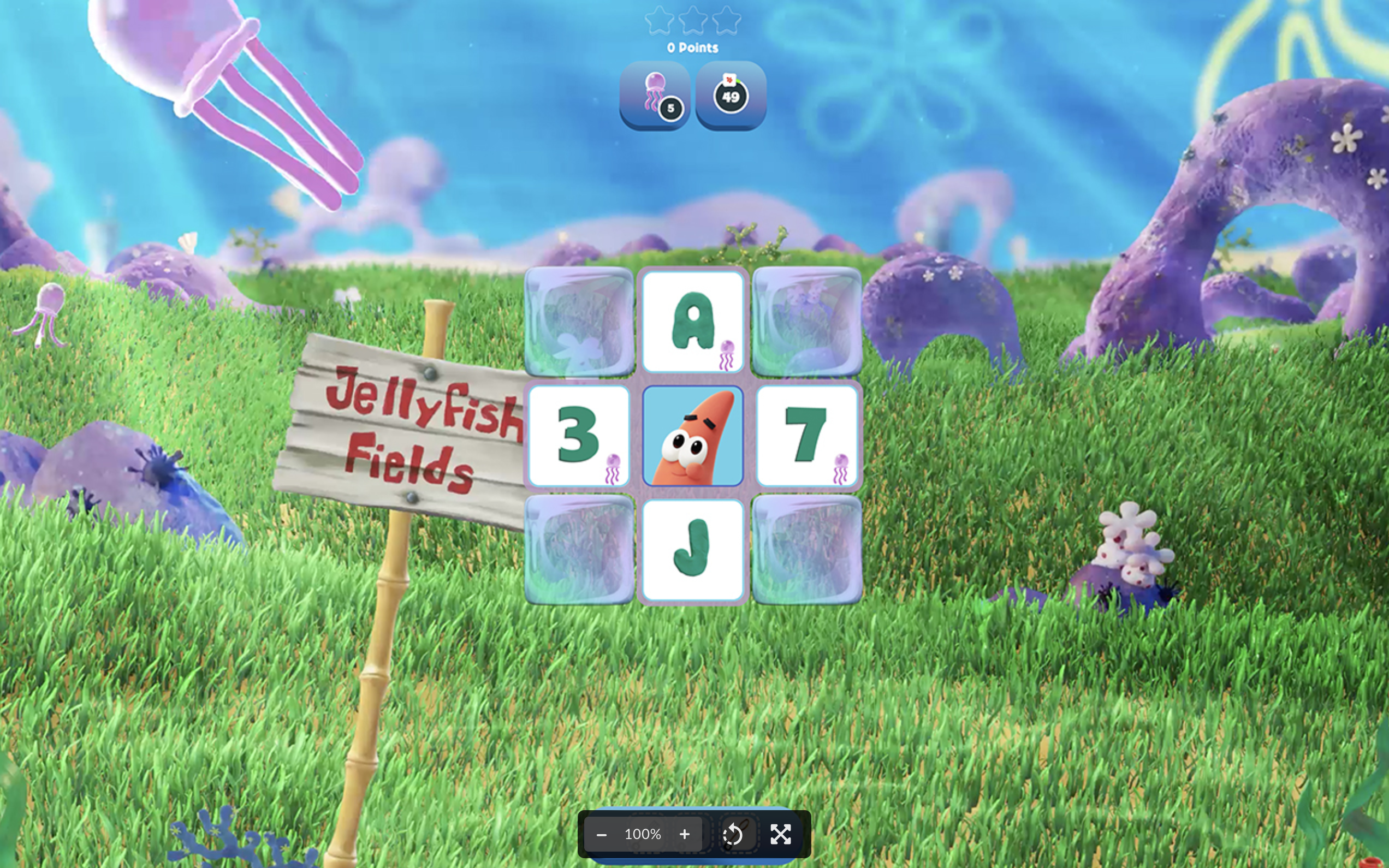Zoom in with the plus button
The height and width of the screenshot is (868, 1389).
[x=684, y=834]
